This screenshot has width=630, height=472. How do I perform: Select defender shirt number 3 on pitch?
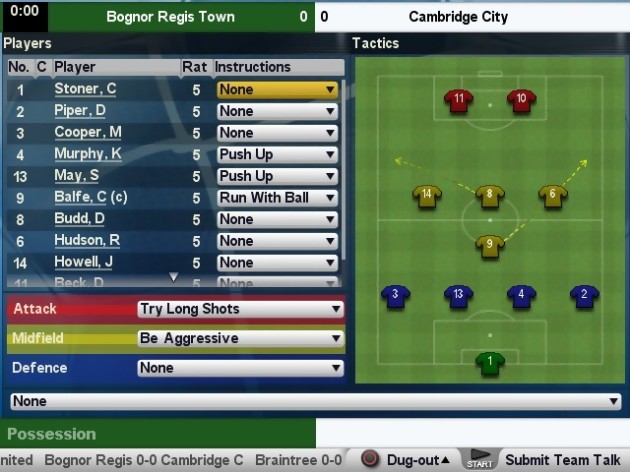click(396, 295)
